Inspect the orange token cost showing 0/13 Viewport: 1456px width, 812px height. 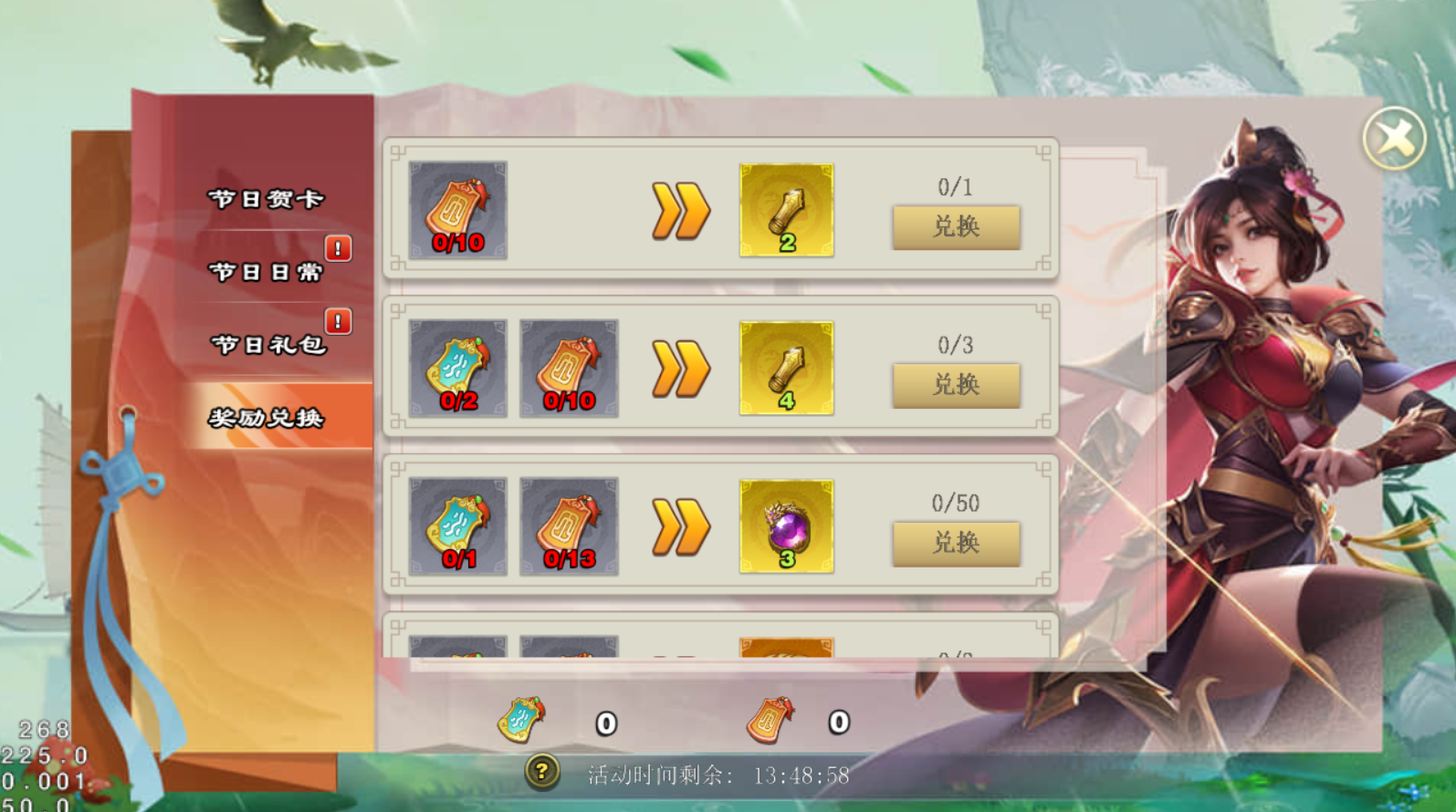point(569,526)
